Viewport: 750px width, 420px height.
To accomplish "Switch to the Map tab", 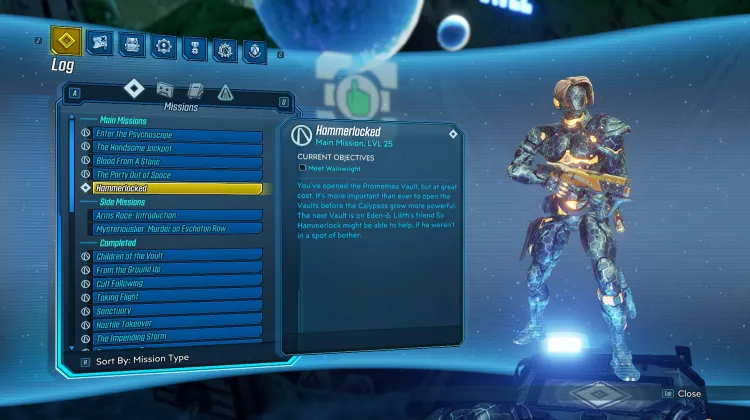I will [98, 42].
